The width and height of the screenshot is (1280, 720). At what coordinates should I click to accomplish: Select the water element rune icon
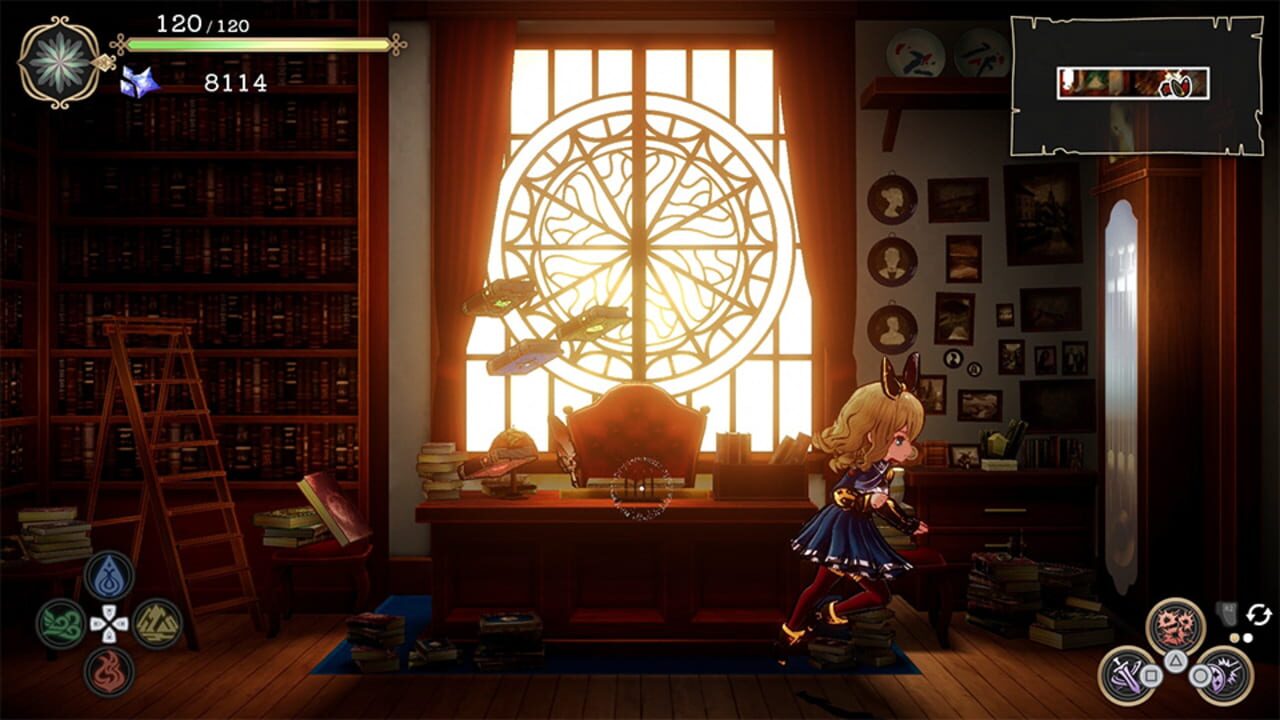(x=109, y=579)
